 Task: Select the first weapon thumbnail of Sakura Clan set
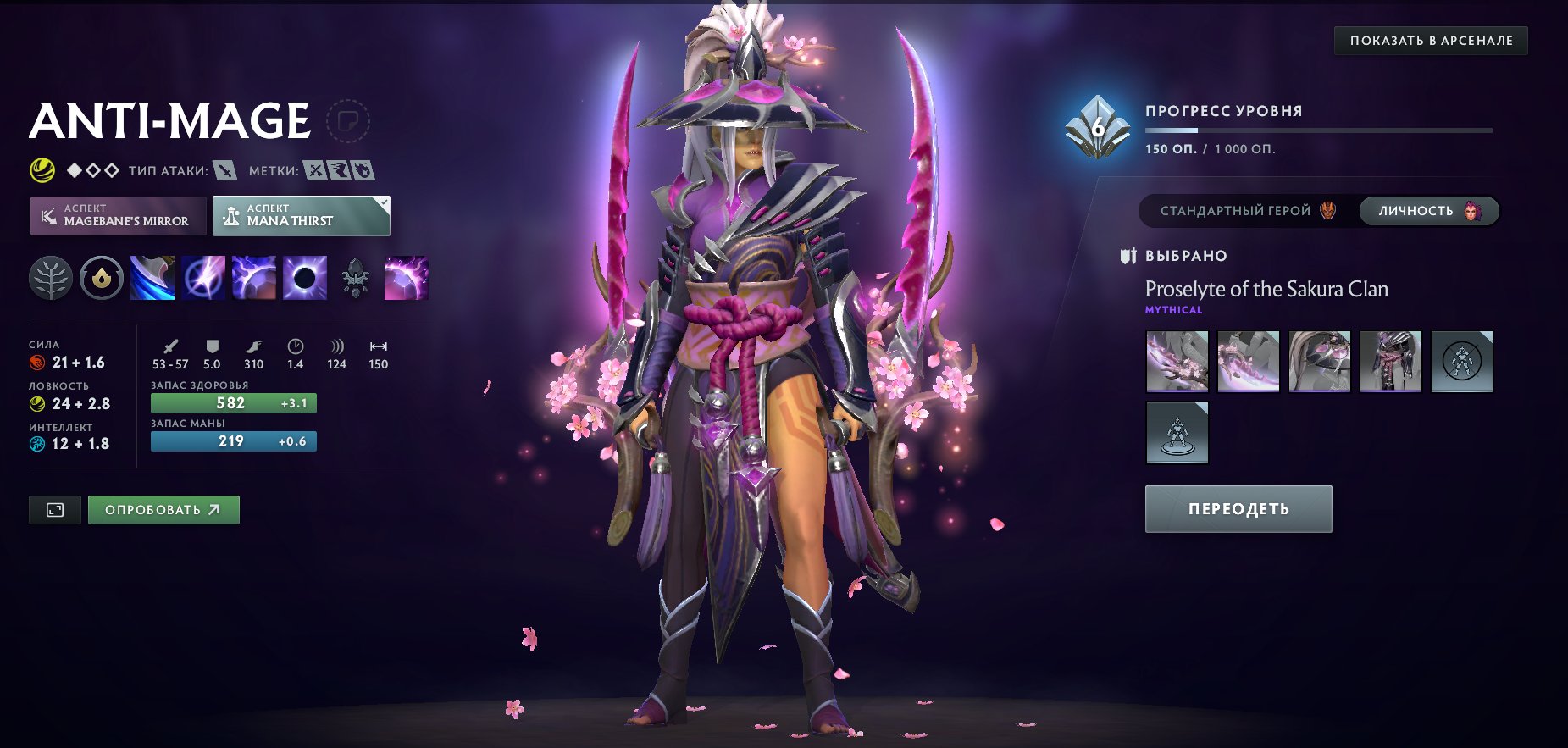(1177, 359)
